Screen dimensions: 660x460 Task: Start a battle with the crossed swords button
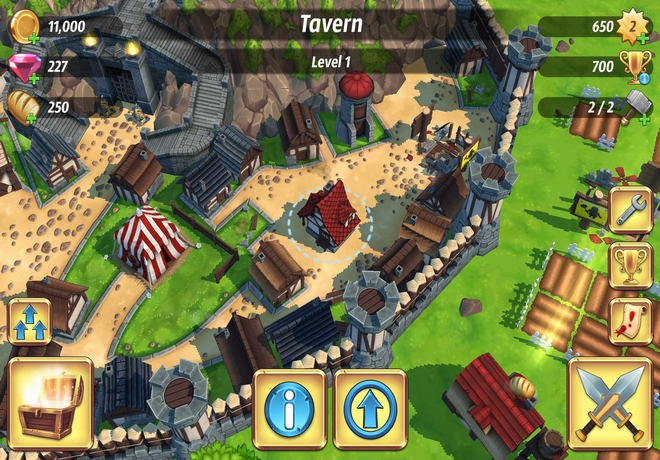610,404
